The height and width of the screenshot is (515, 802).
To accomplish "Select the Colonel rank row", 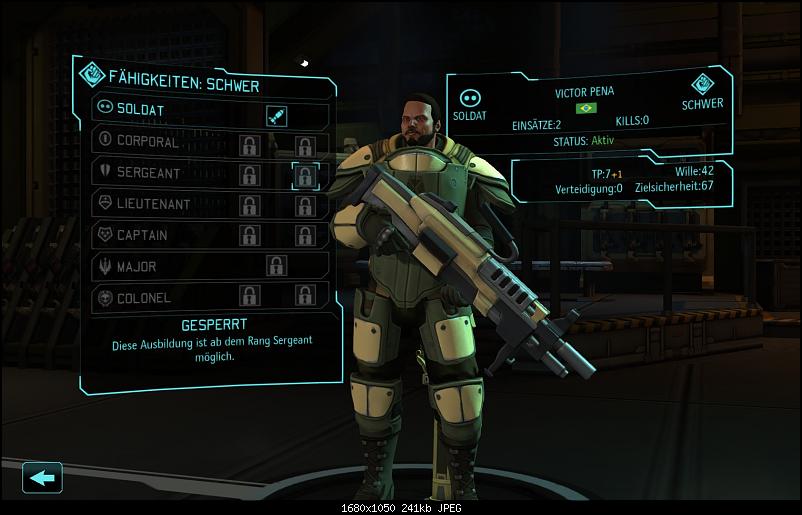I will click(x=150, y=297).
